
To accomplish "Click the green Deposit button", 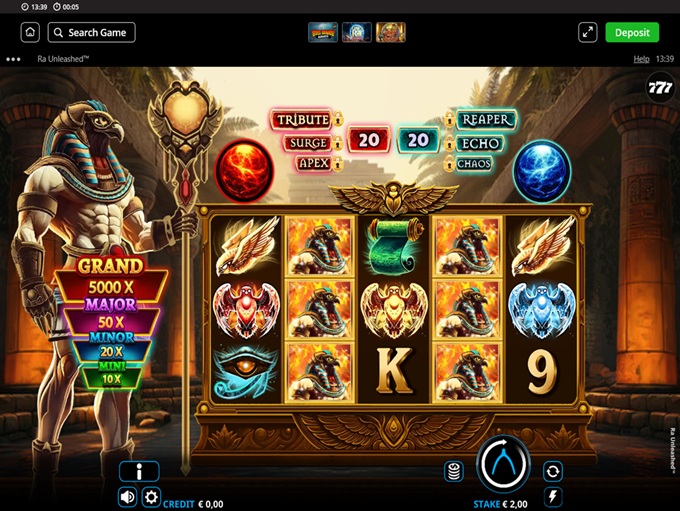I will pyautogui.click(x=632, y=32).
